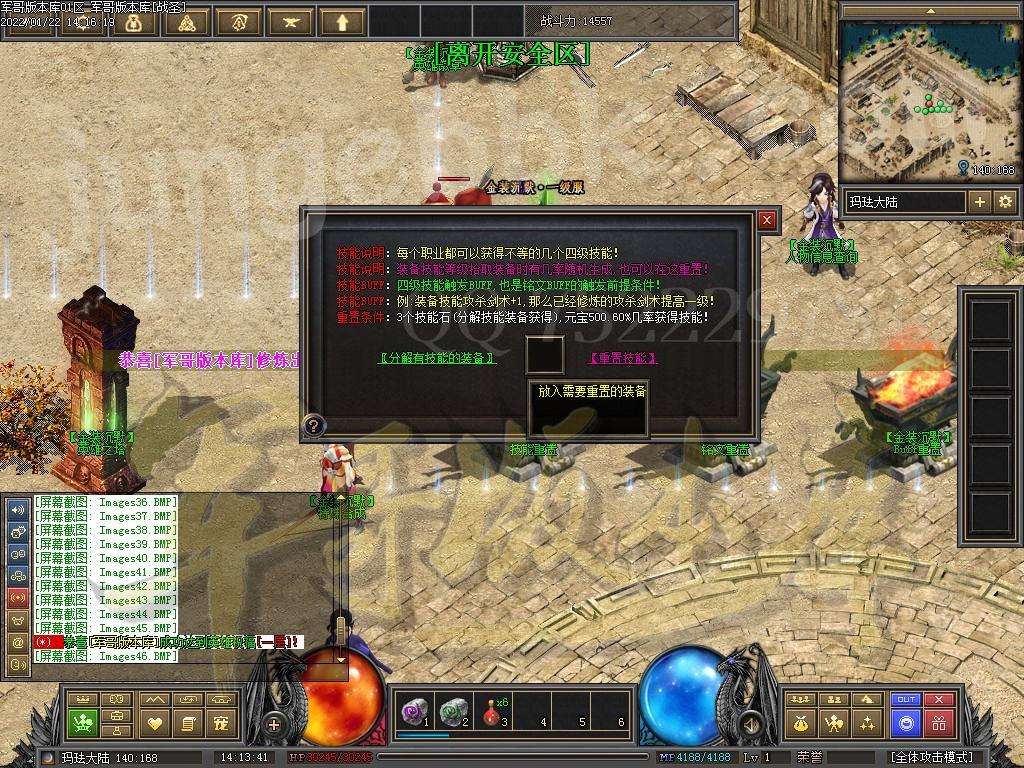The image size is (1024, 768).
Task: Select the red broadcast chat channel button
Action: pos(18,598)
